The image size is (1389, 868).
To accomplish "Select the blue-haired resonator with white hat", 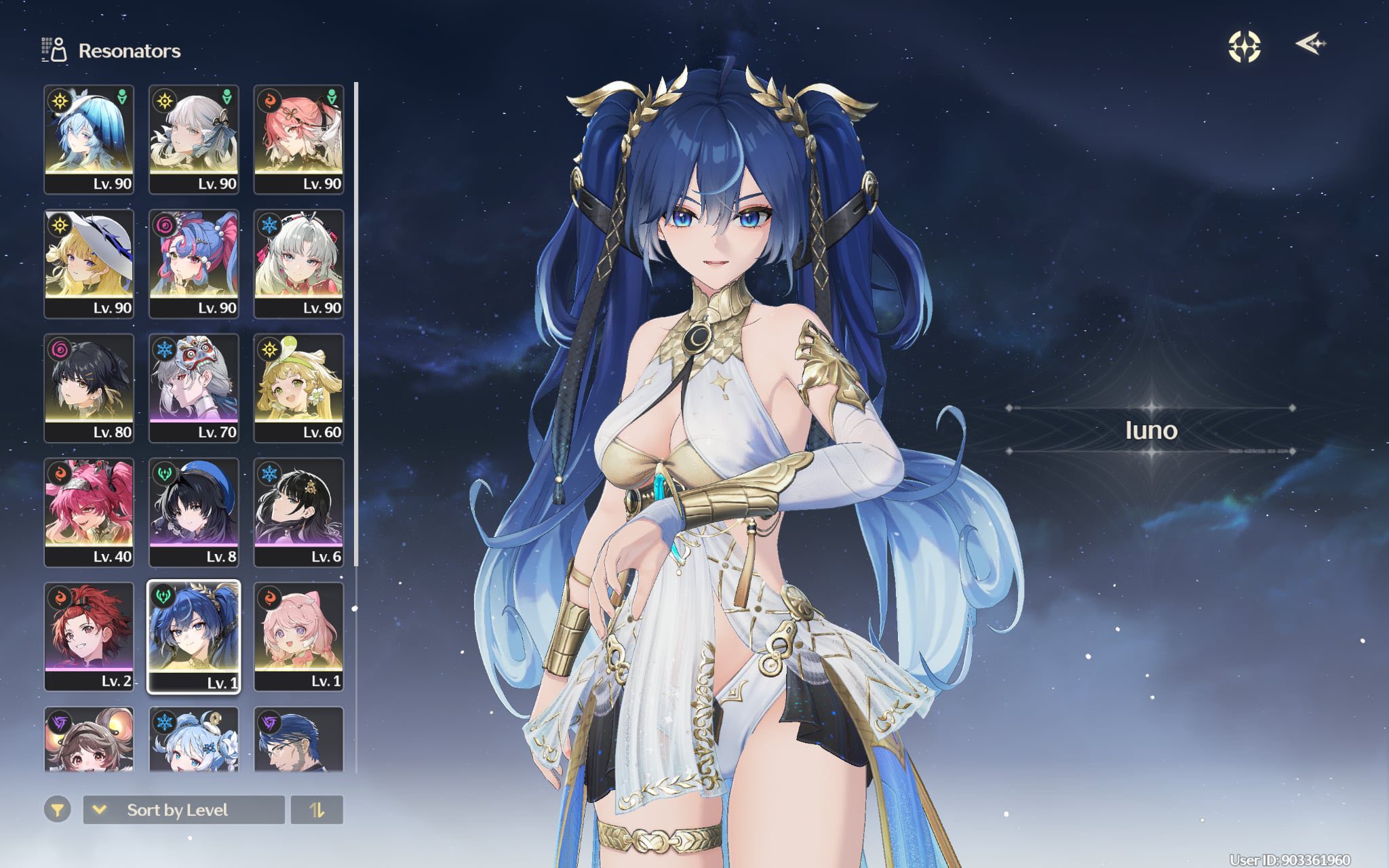I will click(89, 139).
